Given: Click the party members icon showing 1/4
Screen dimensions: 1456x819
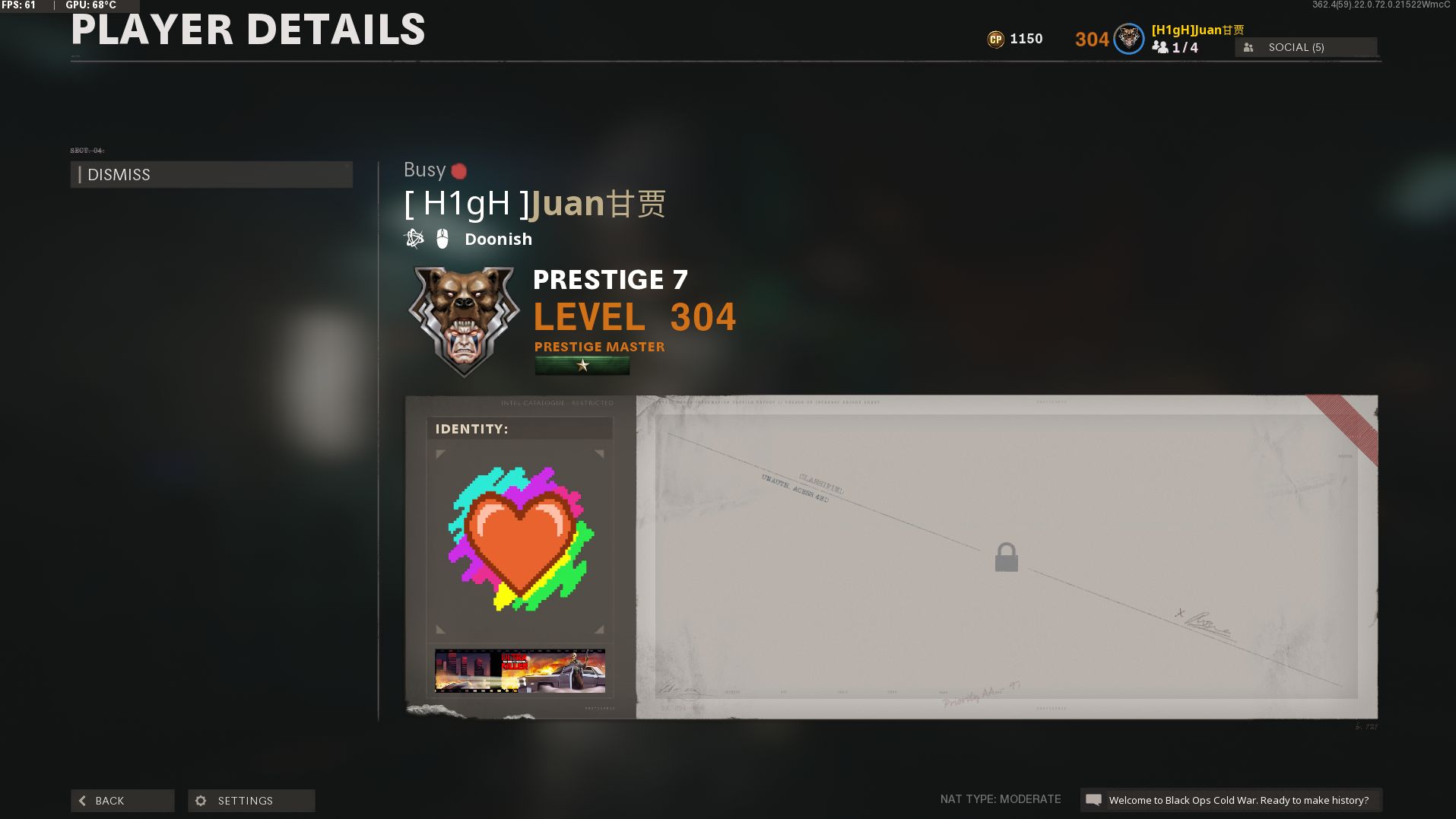Looking at the screenshot, I should click(x=1160, y=47).
